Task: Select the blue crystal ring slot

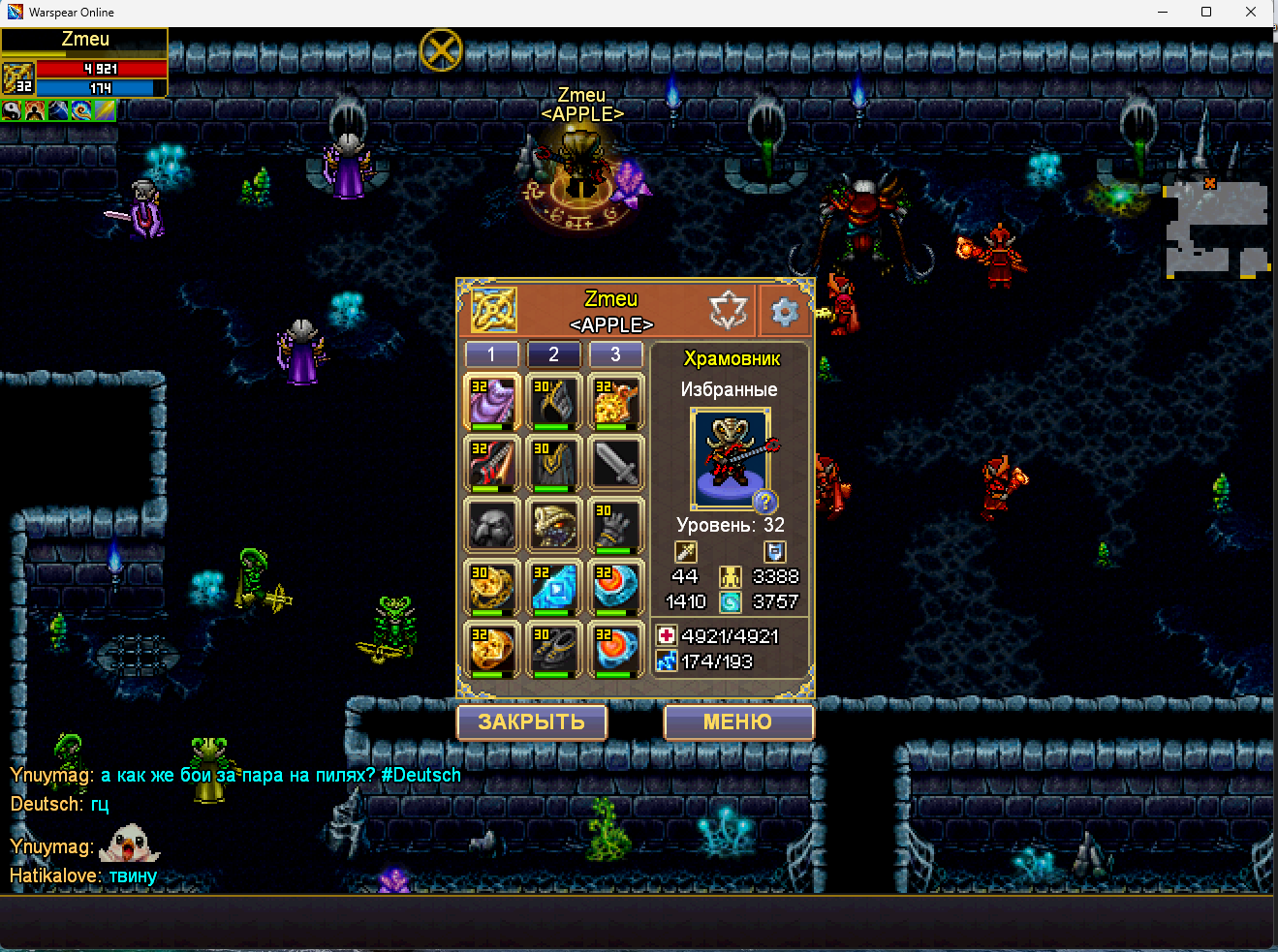Action: point(554,587)
